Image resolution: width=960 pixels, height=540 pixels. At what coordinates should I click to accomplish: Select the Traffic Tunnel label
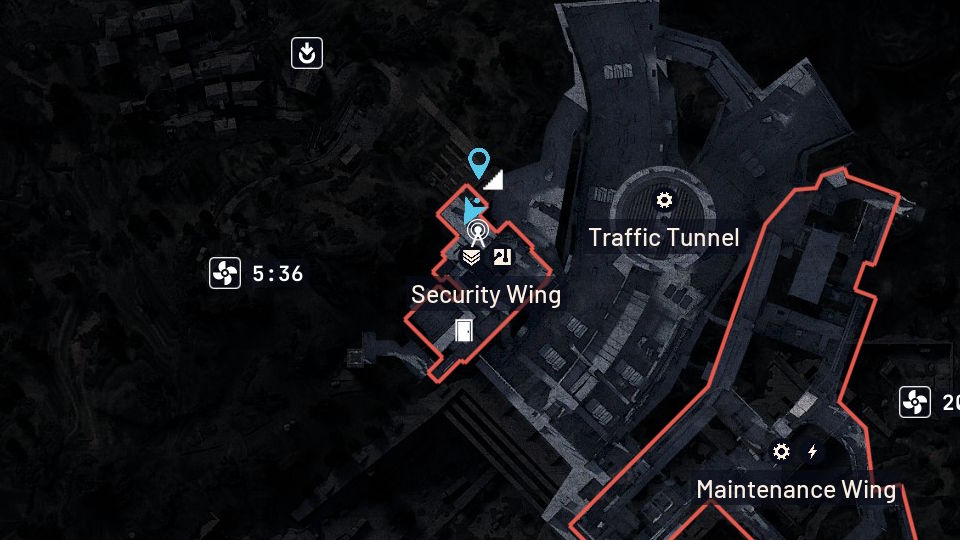[664, 237]
